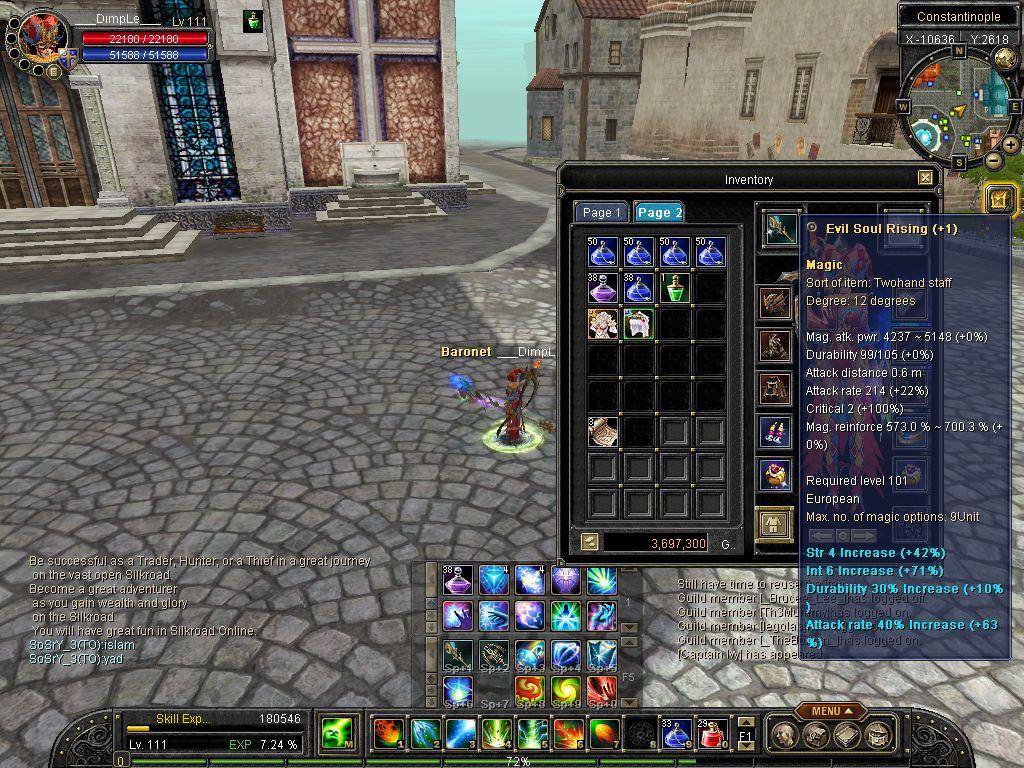
Task: Use the blue mana potion in slot 9
Action: point(675,733)
